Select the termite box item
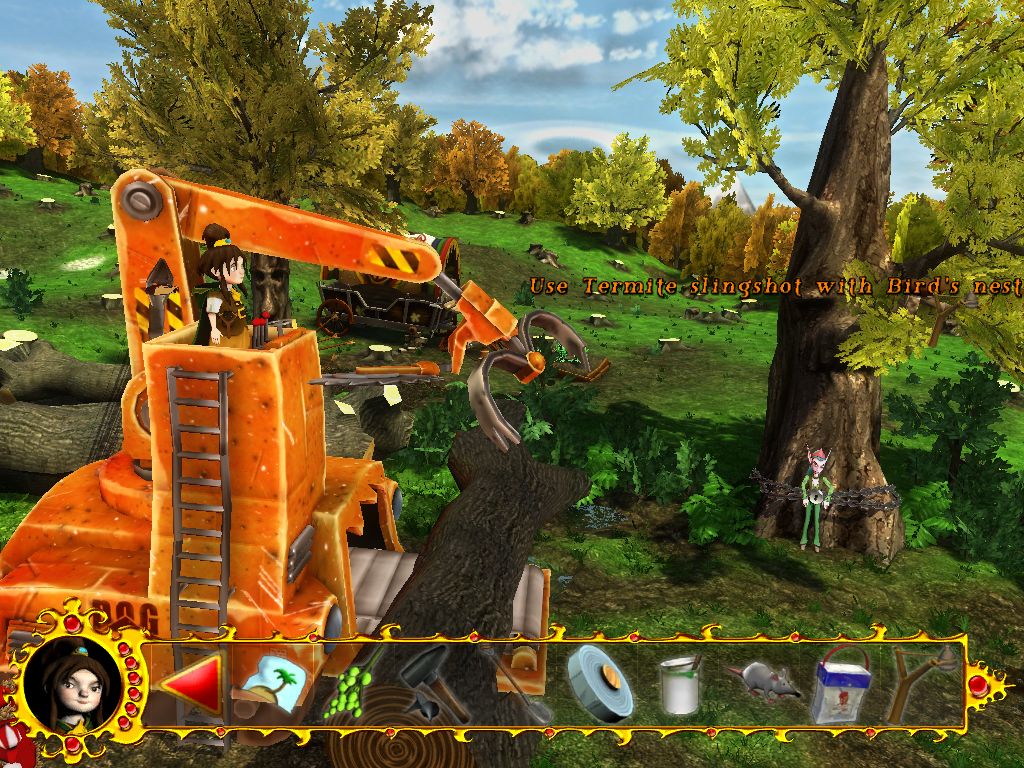Screen dimensions: 1024x768 pyautogui.click(x=840, y=685)
